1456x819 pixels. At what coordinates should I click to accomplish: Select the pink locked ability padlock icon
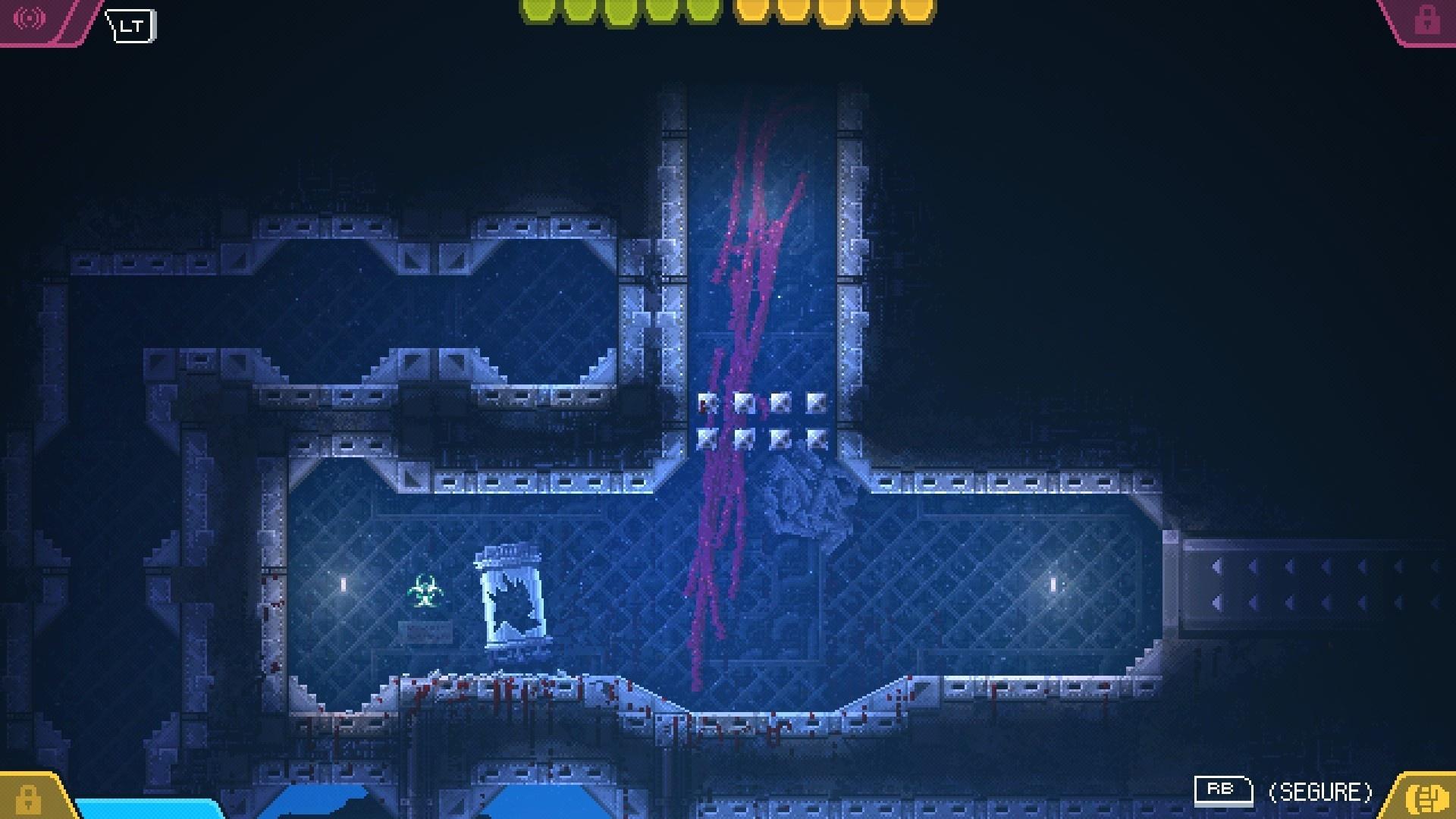tap(1426, 20)
